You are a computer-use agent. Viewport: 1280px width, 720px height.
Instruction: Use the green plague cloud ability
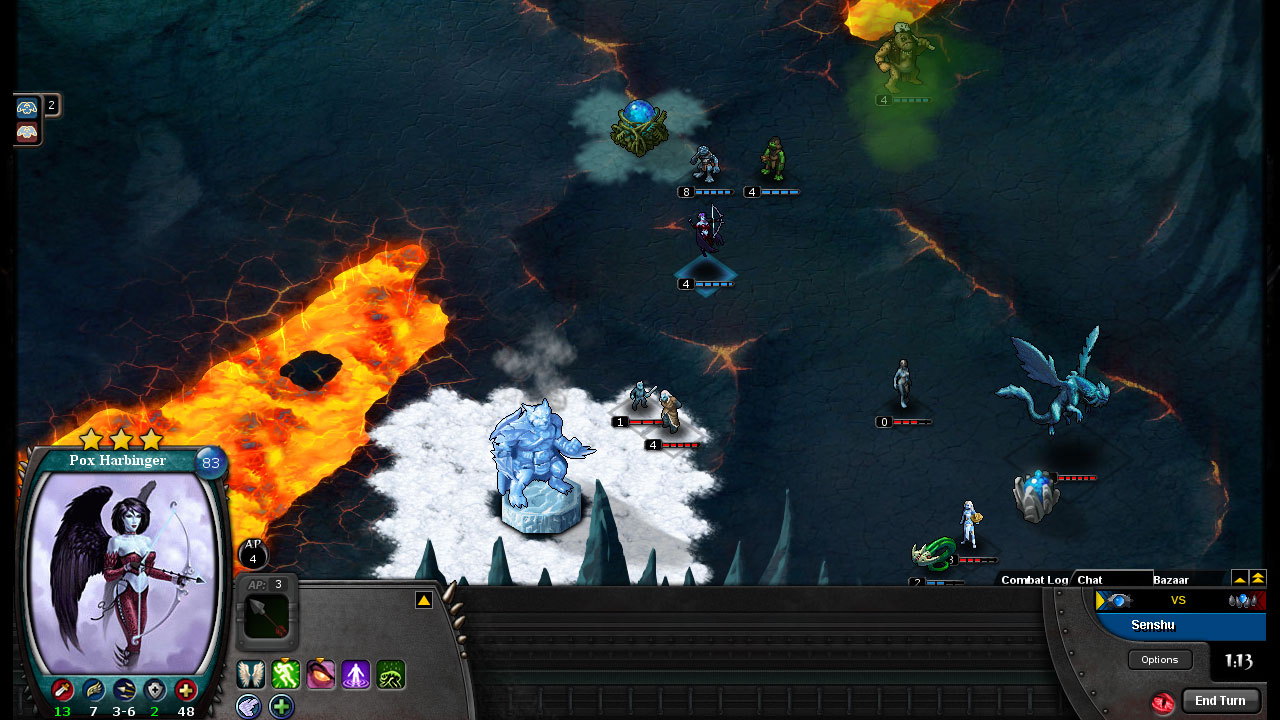(390, 675)
